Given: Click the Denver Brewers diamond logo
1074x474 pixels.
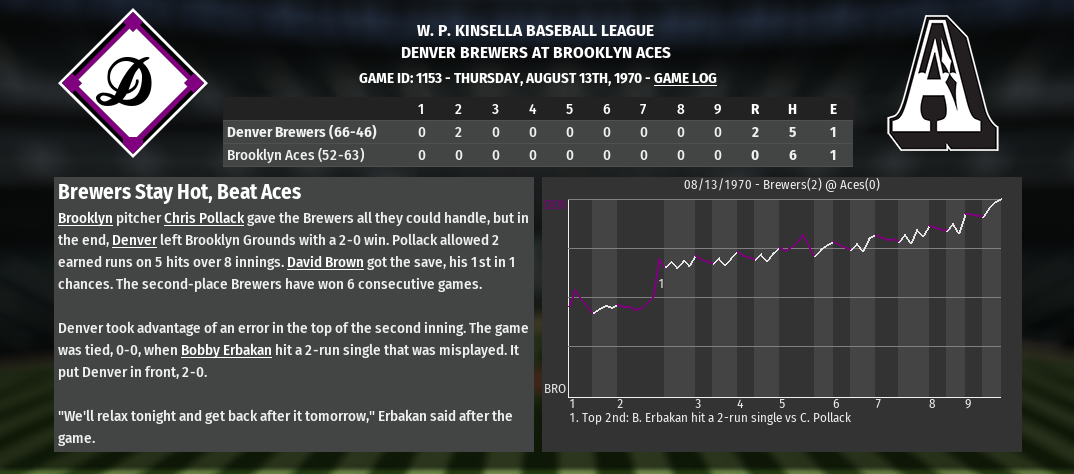Looking at the screenshot, I should [133, 83].
